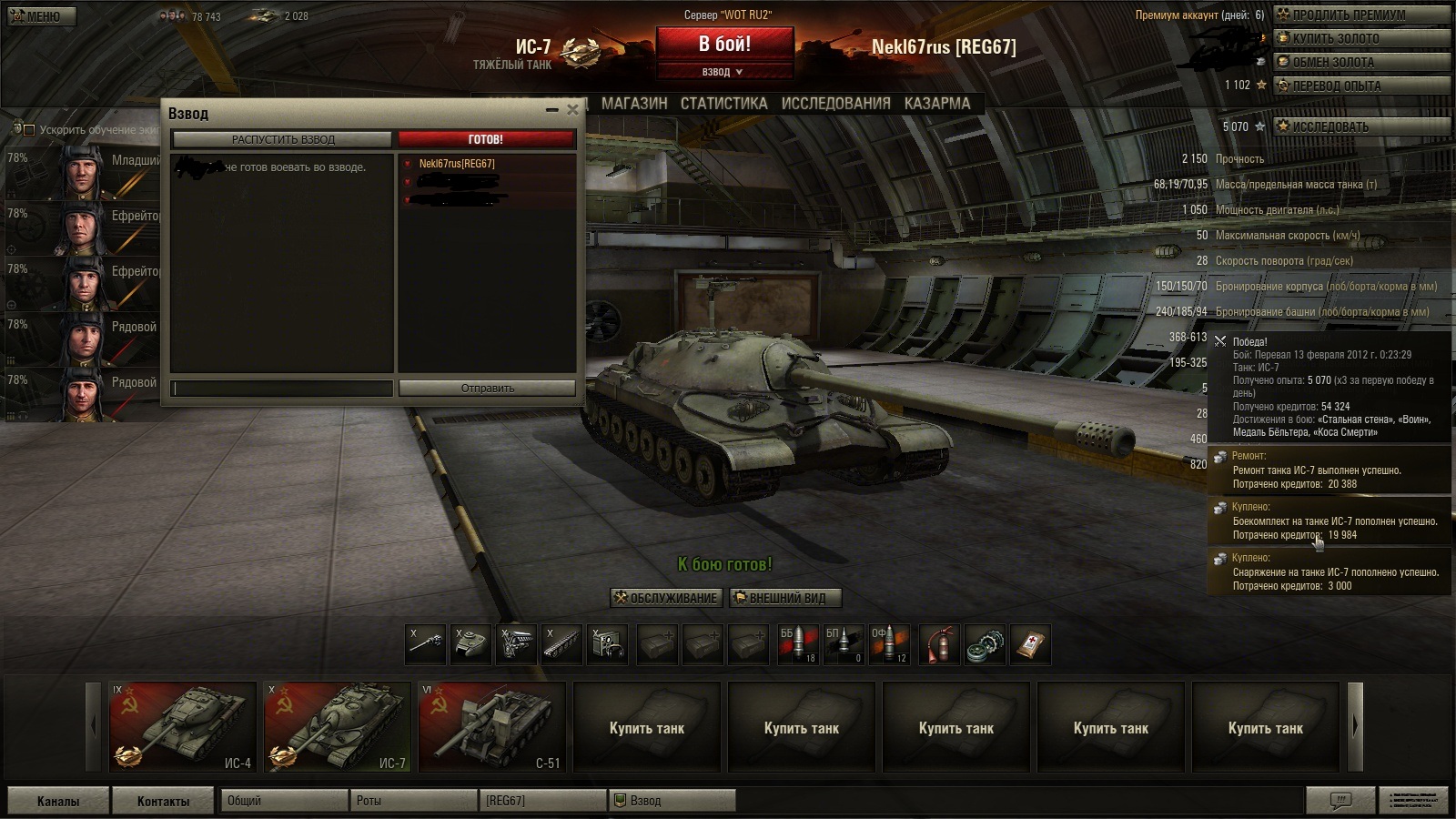This screenshot has width=1456, height=819.
Task: Open the «Казарма» barracks tab
Action: pyautogui.click(x=937, y=104)
